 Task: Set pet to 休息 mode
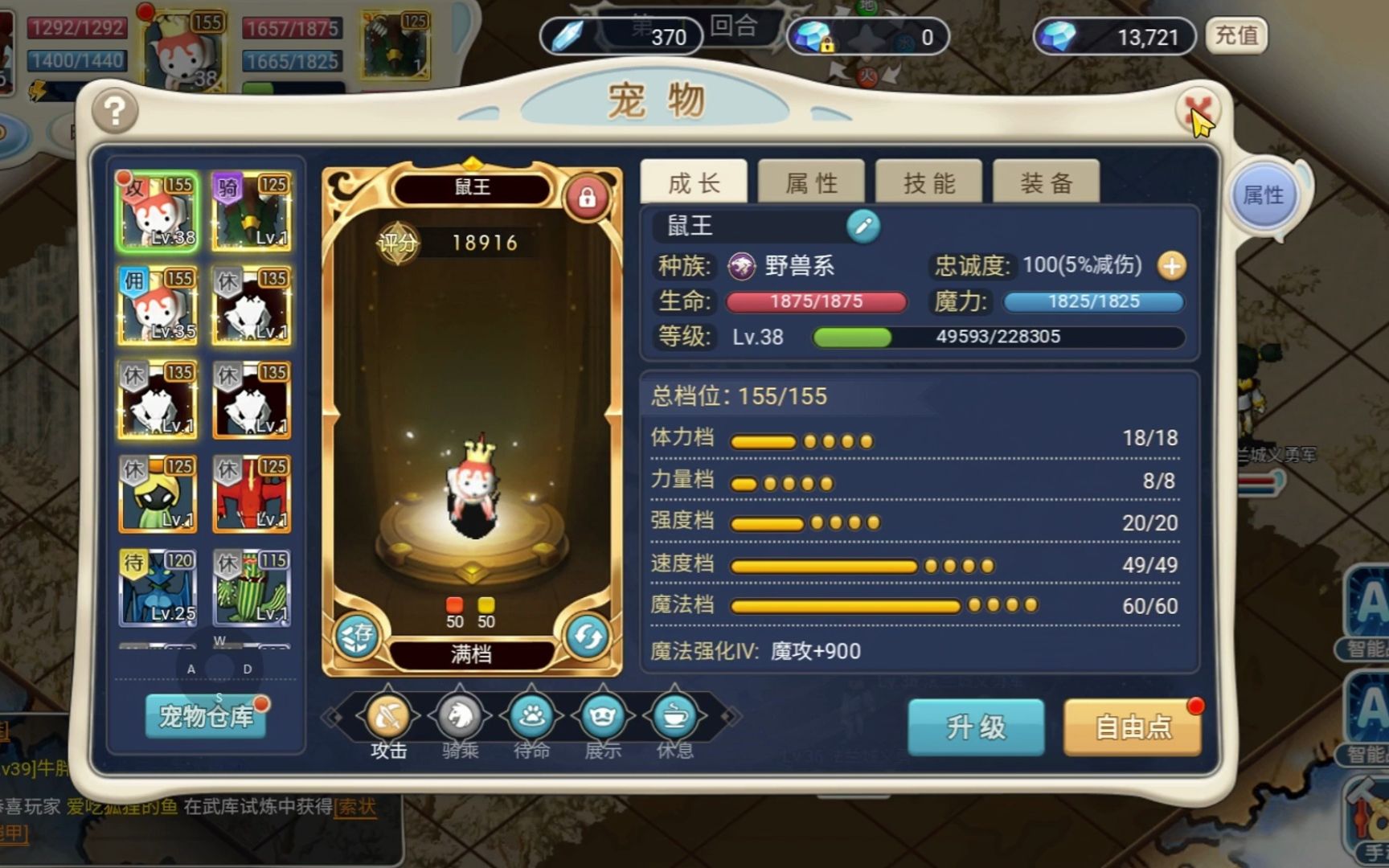[674, 716]
